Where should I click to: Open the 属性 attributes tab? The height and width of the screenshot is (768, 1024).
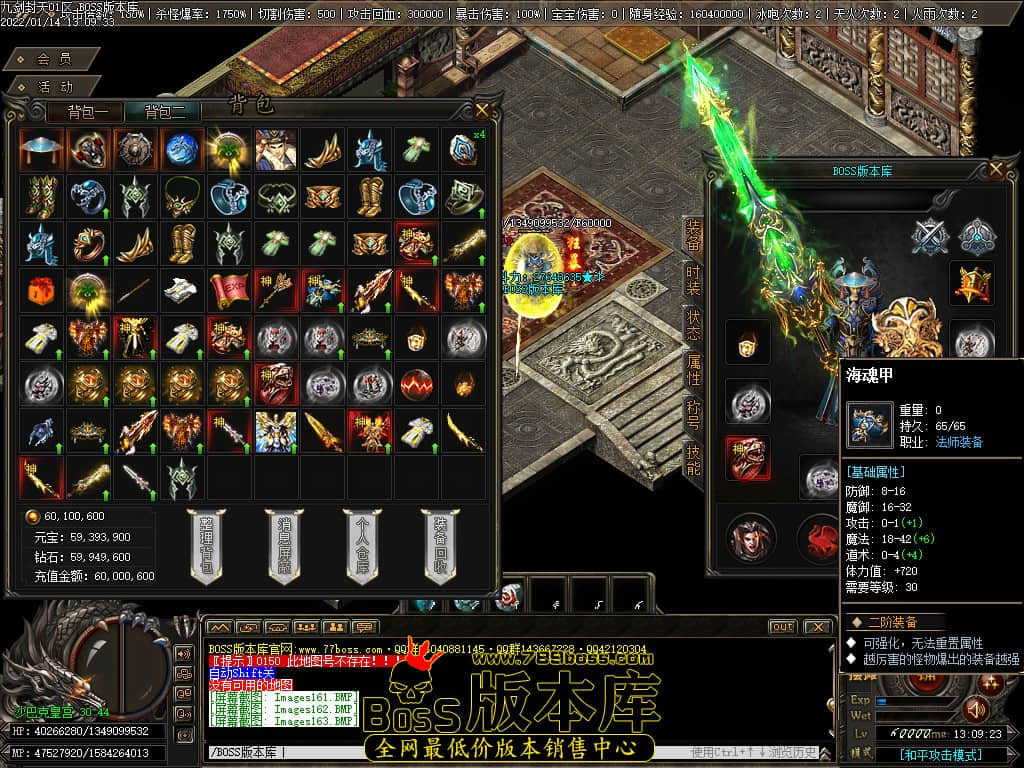point(693,370)
